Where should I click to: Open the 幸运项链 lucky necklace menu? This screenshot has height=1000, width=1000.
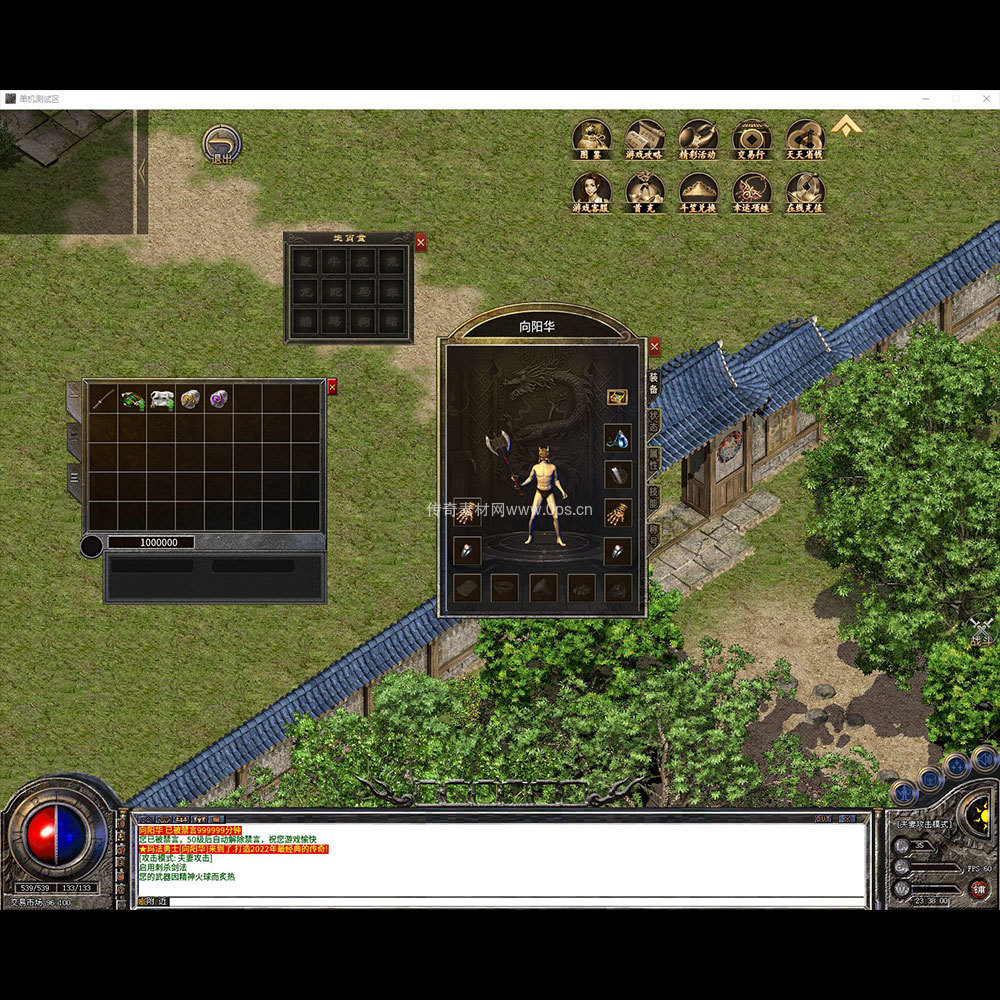coord(752,192)
